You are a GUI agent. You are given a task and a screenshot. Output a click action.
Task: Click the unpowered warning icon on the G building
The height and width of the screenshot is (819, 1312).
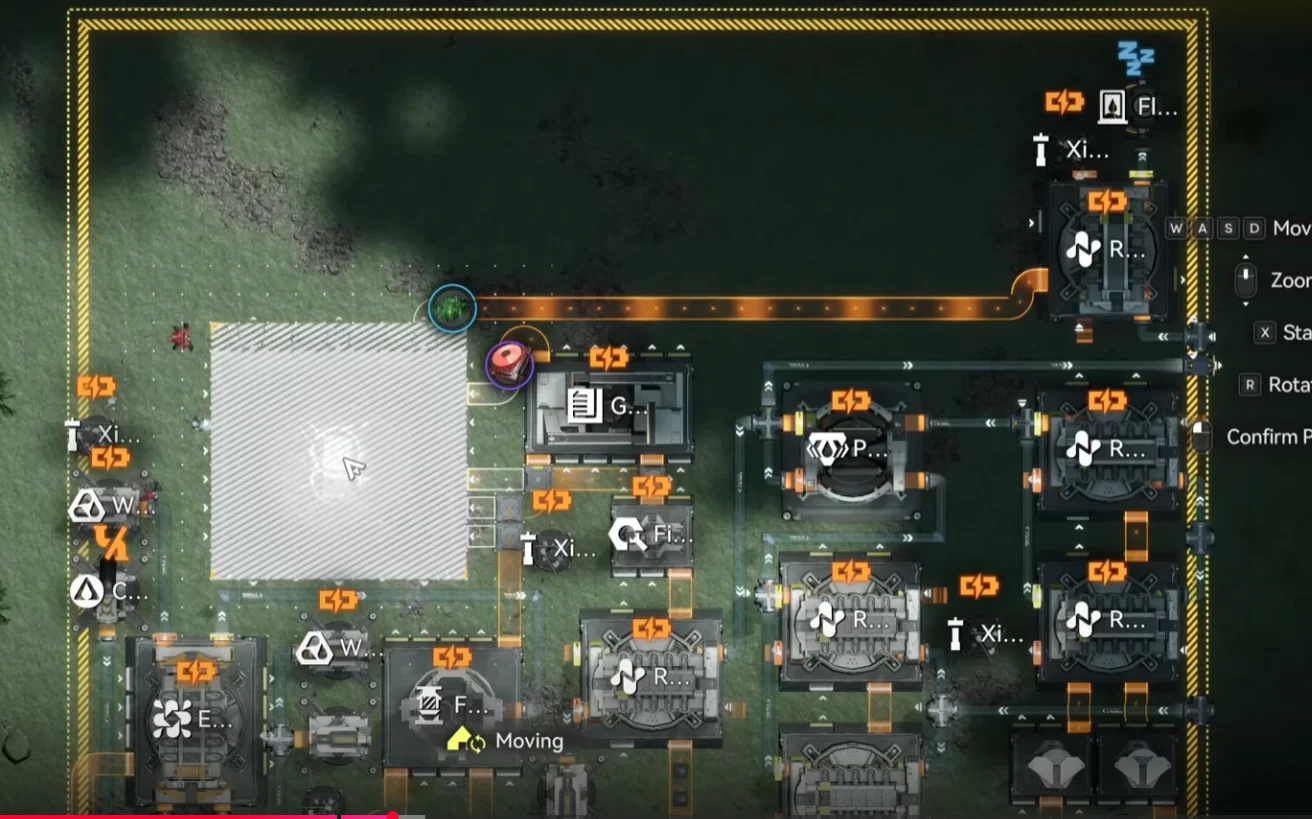pyautogui.click(x=608, y=357)
